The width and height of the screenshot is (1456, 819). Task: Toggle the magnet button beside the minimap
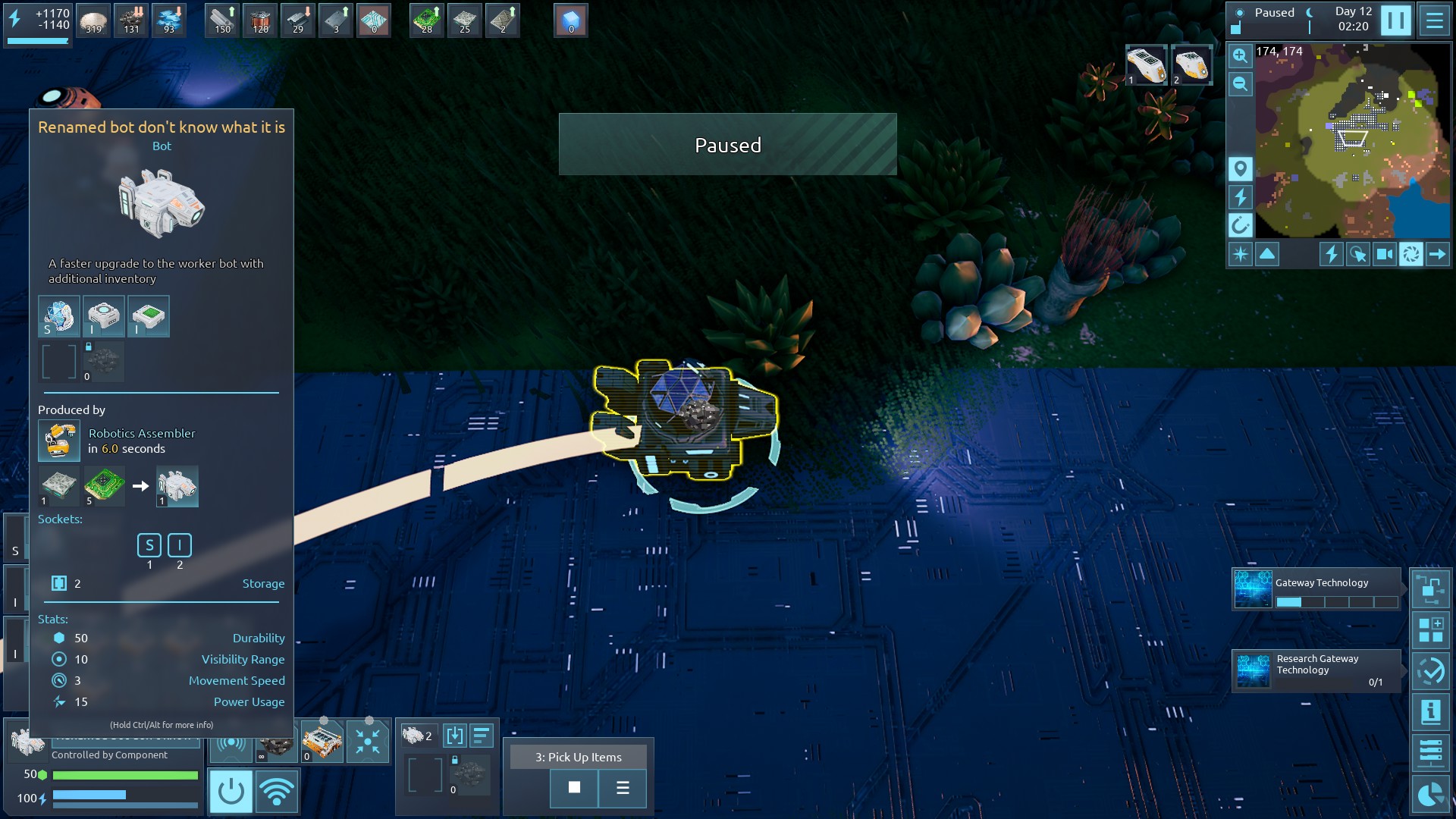point(1240,224)
